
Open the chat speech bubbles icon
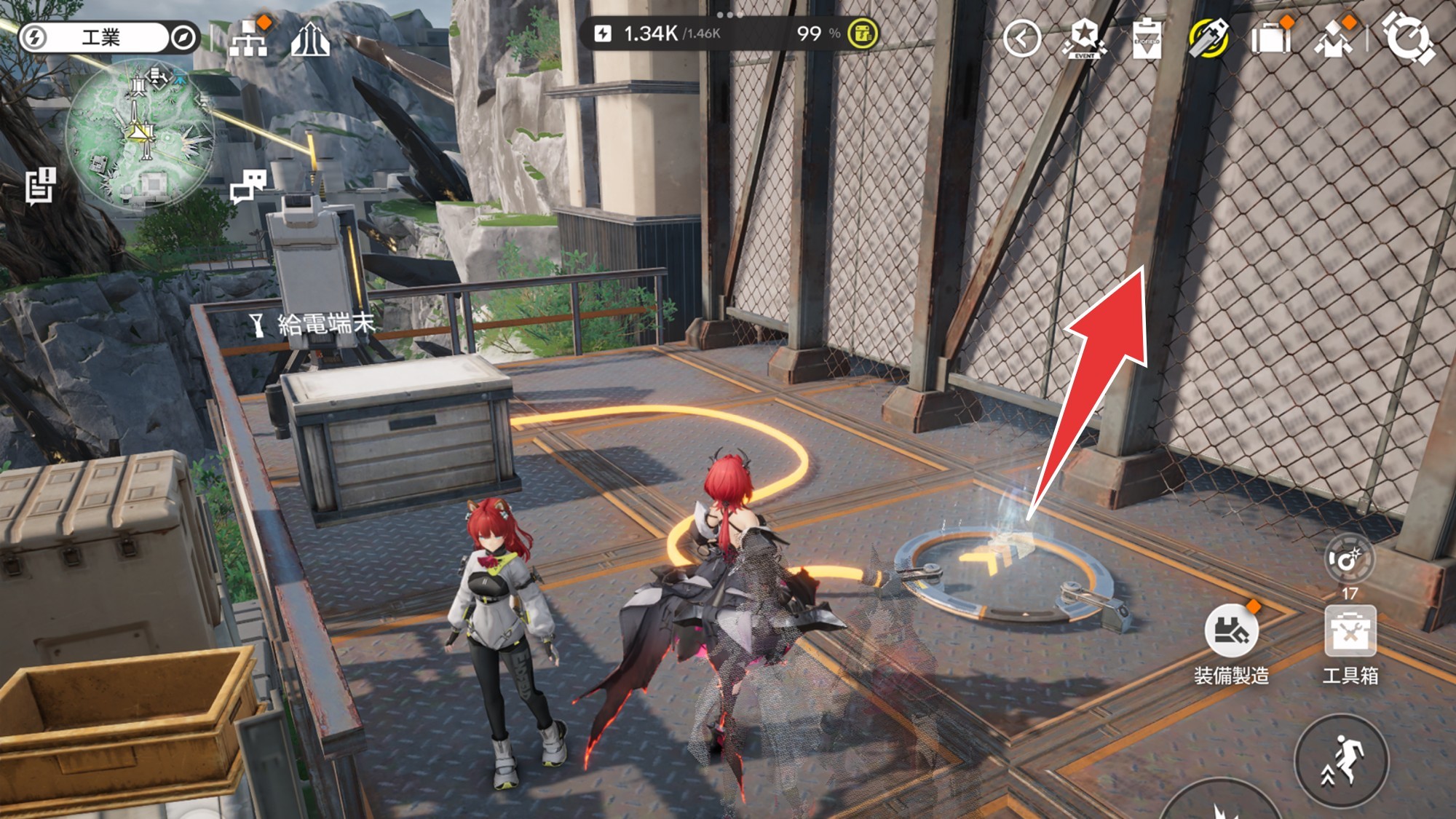point(248,186)
